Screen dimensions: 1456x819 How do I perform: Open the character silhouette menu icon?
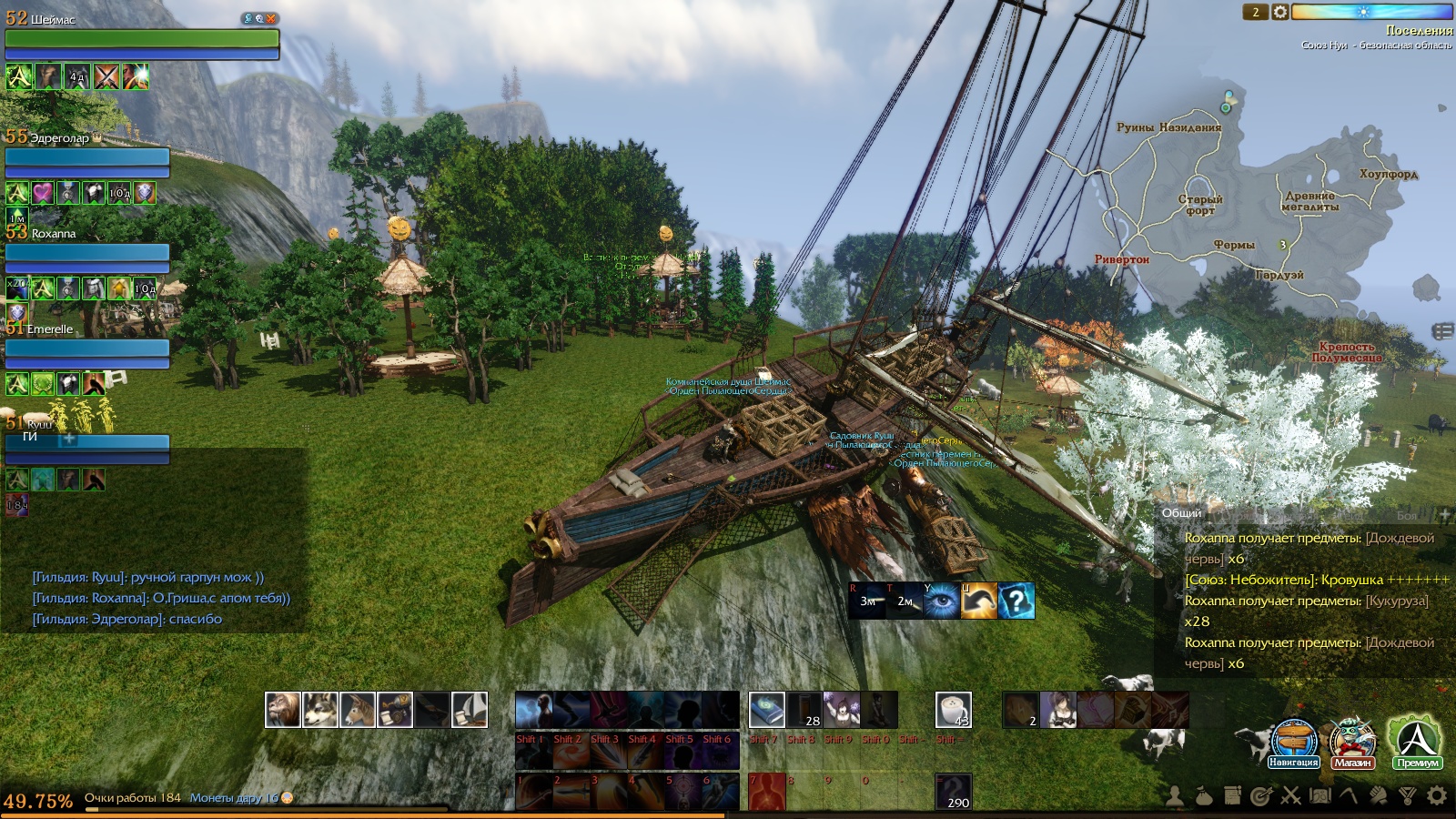[1175, 796]
